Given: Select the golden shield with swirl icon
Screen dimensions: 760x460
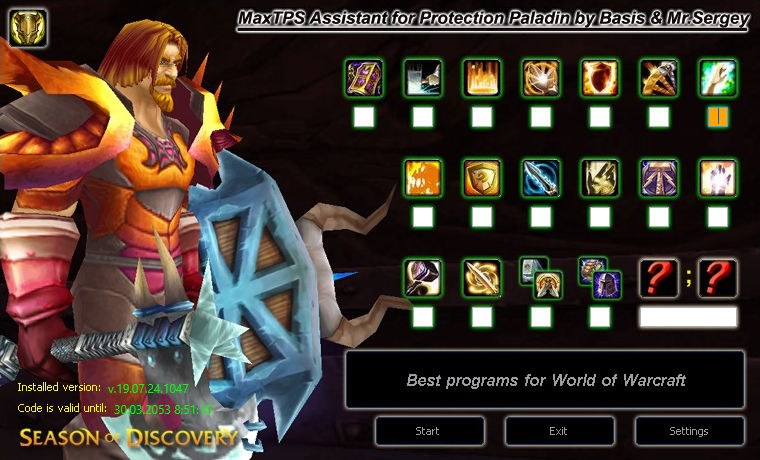Looking at the screenshot, I should click(x=482, y=177).
